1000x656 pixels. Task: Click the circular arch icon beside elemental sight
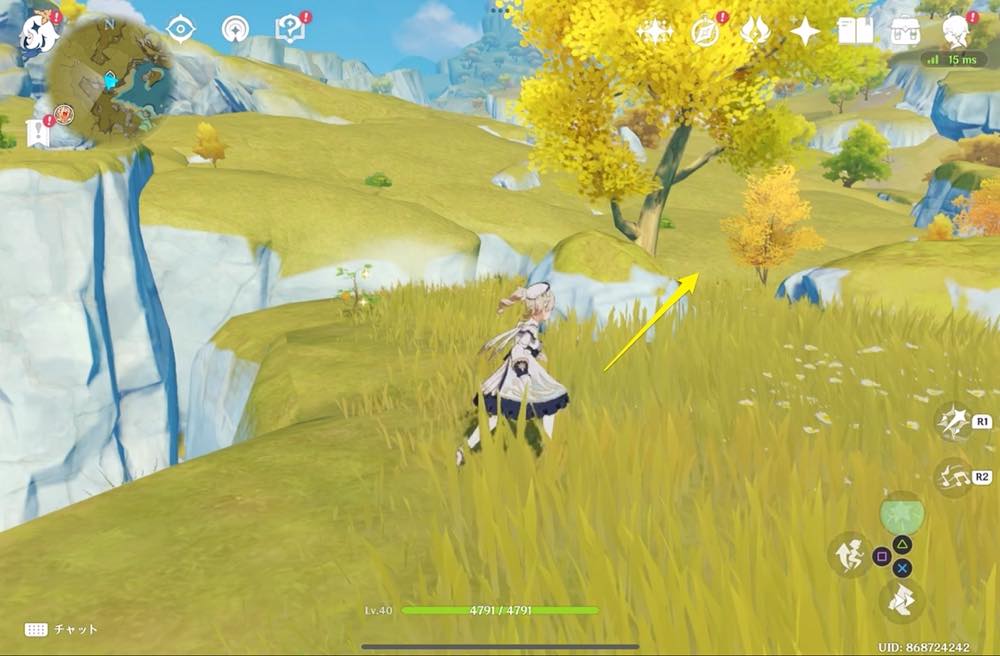point(235,29)
